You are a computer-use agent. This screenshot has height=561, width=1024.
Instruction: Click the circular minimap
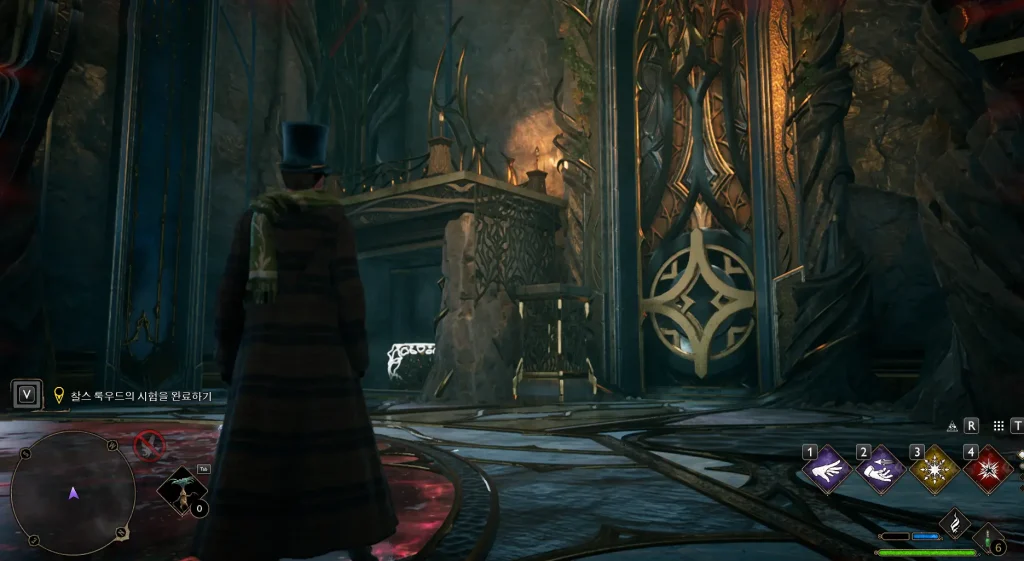click(73, 492)
